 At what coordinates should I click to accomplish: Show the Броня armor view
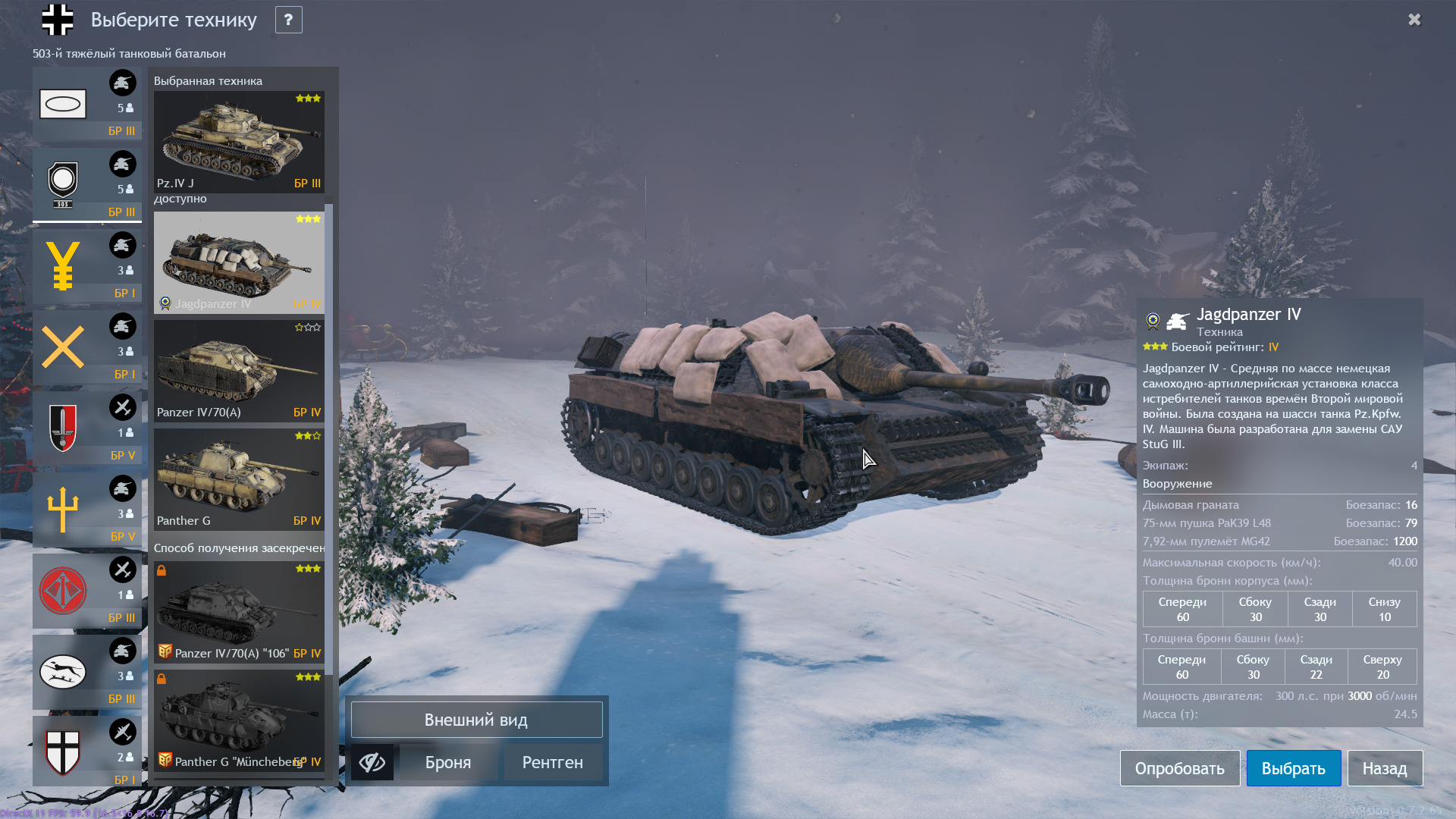(448, 762)
